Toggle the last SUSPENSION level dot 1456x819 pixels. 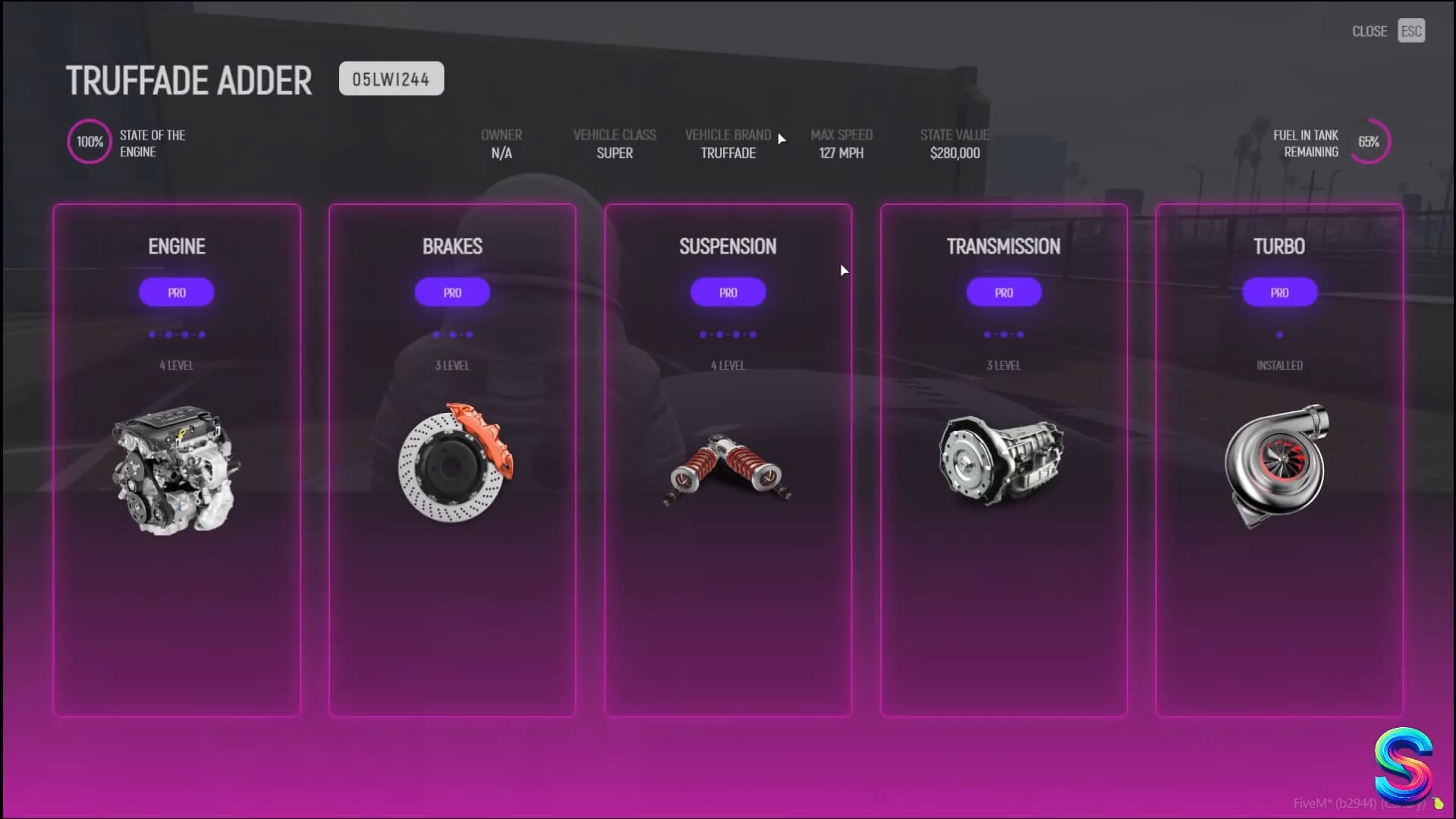pos(753,333)
